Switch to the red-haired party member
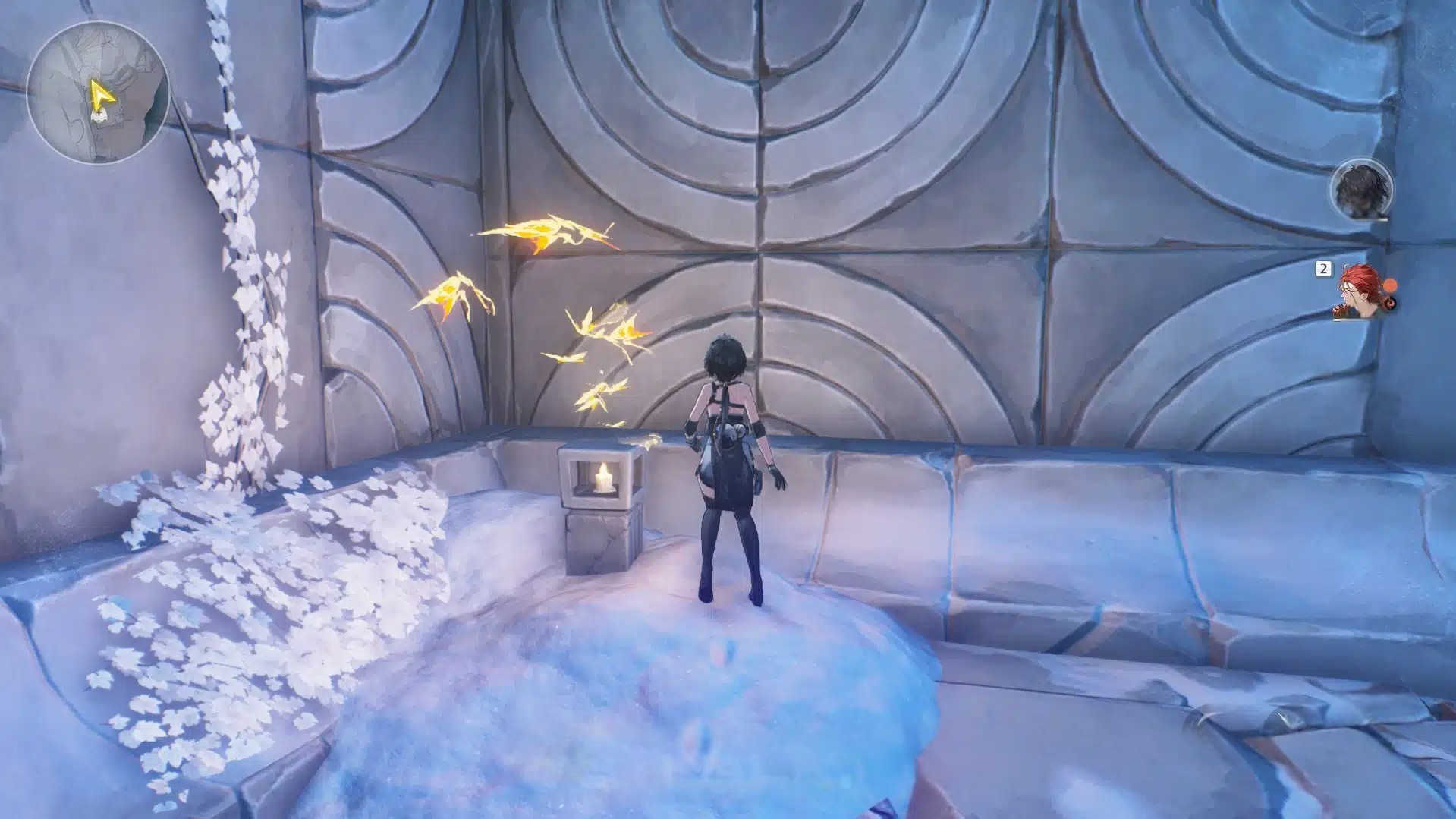The height and width of the screenshot is (819, 1456). click(x=1360, y=291)
